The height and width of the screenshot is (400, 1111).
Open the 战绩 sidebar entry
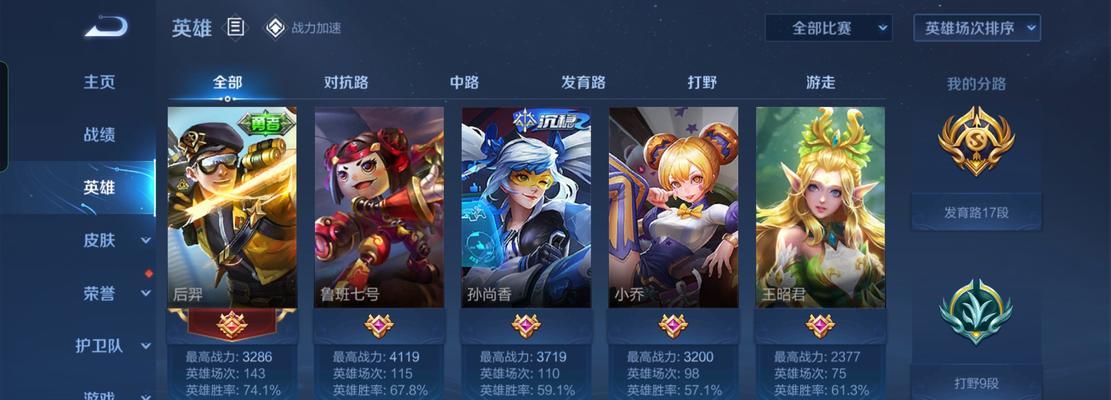[x=99, y=135]
